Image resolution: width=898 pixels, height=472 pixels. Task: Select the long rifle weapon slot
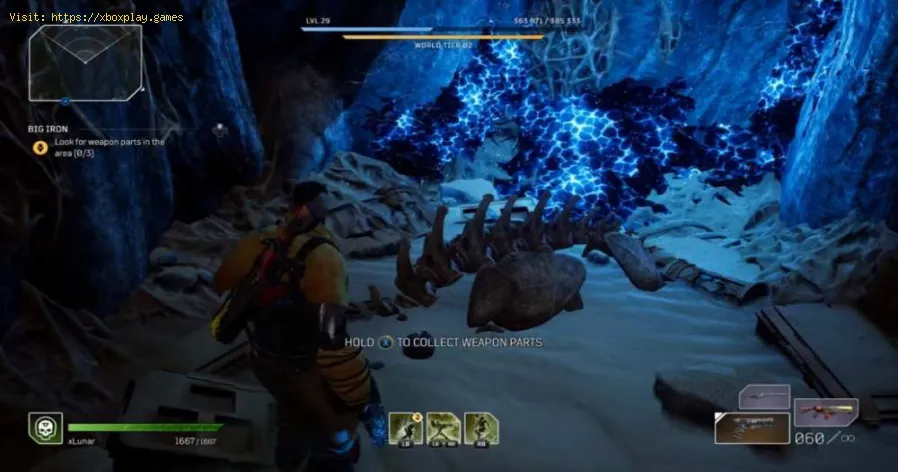764,397
